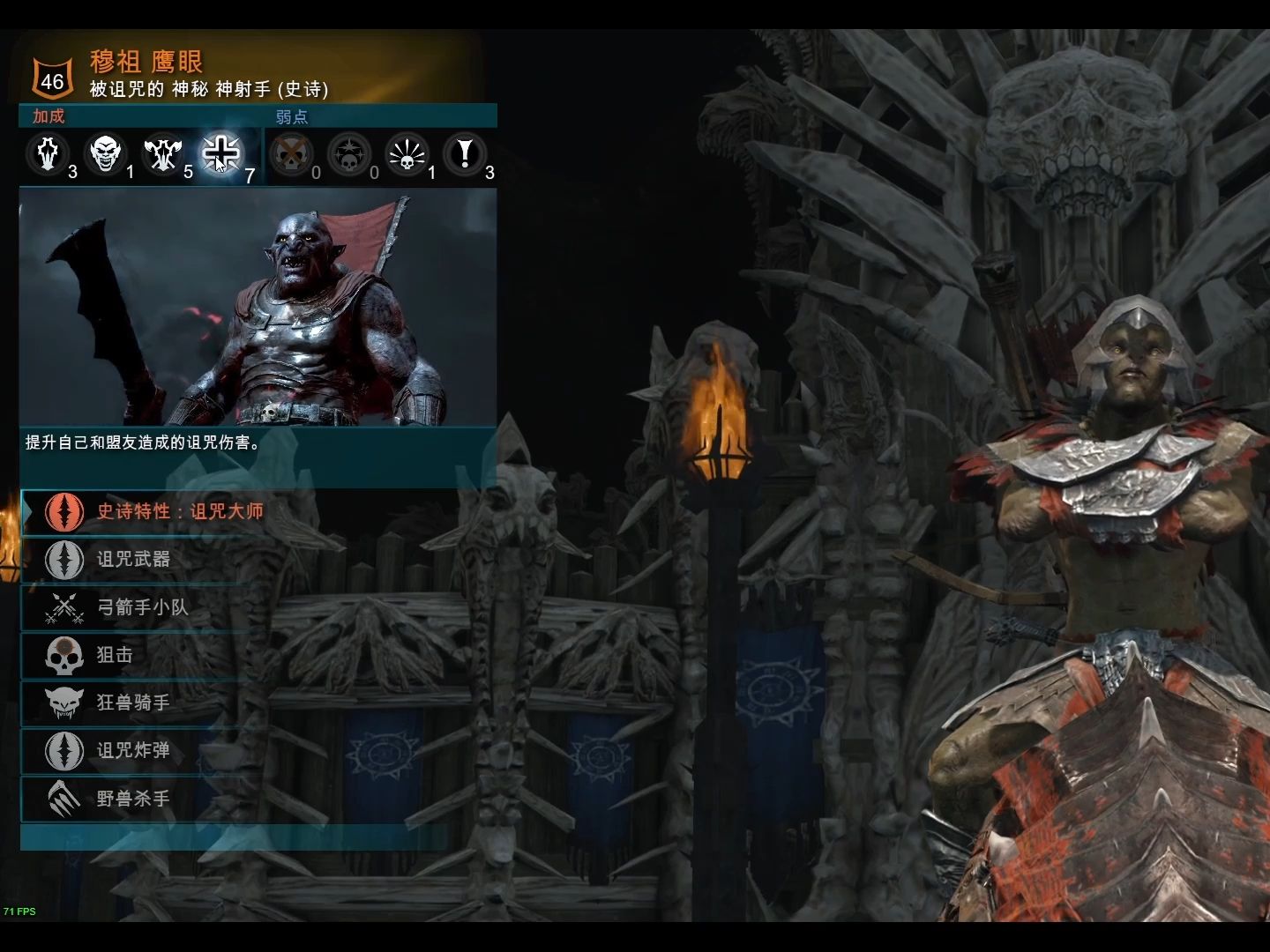This screenshot has height=952, width=1270.
Task: Choose the 诅咒武器 trait entry
Action: 132,559
